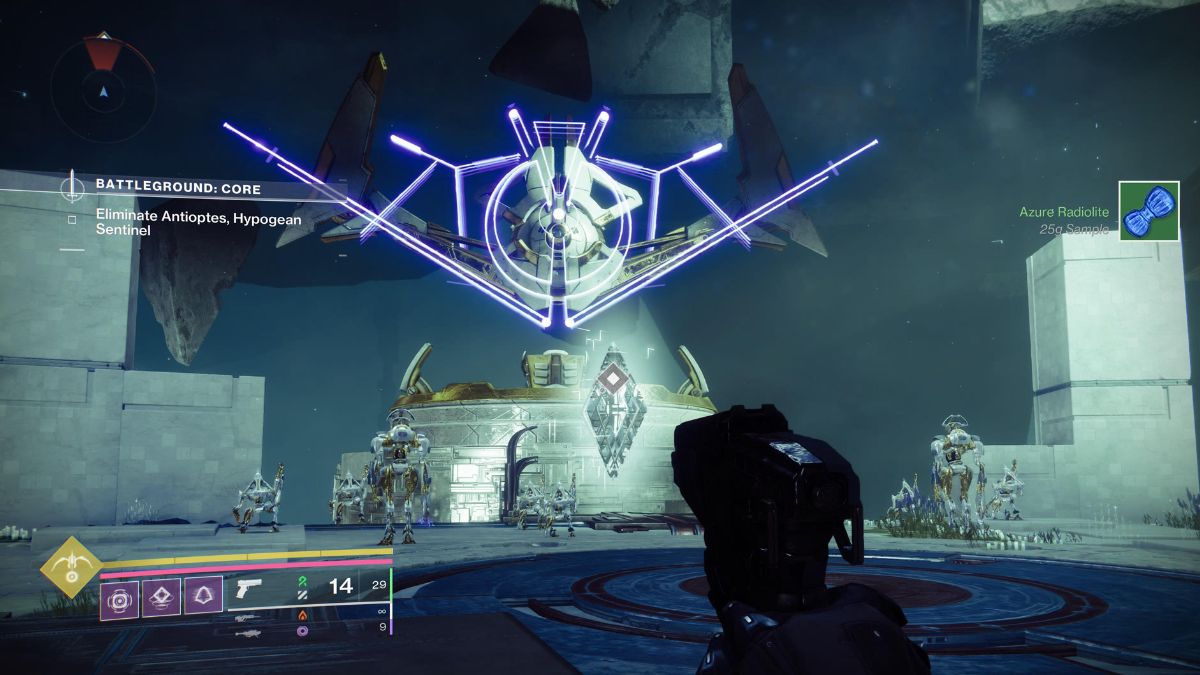Select the equipped sidearm weapon icon

[246, 588]
